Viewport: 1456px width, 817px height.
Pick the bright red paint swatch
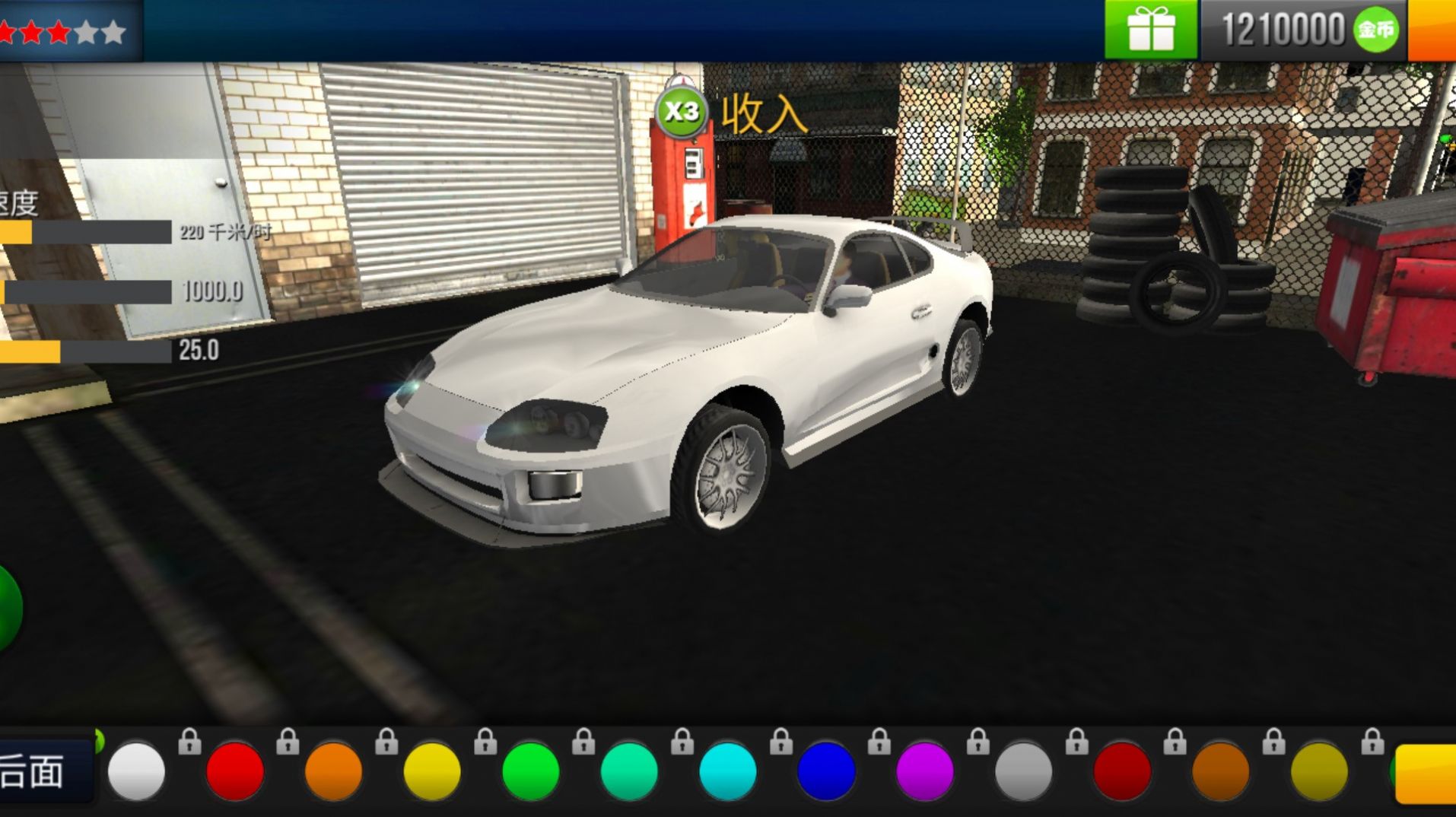[x=235, y=771]
